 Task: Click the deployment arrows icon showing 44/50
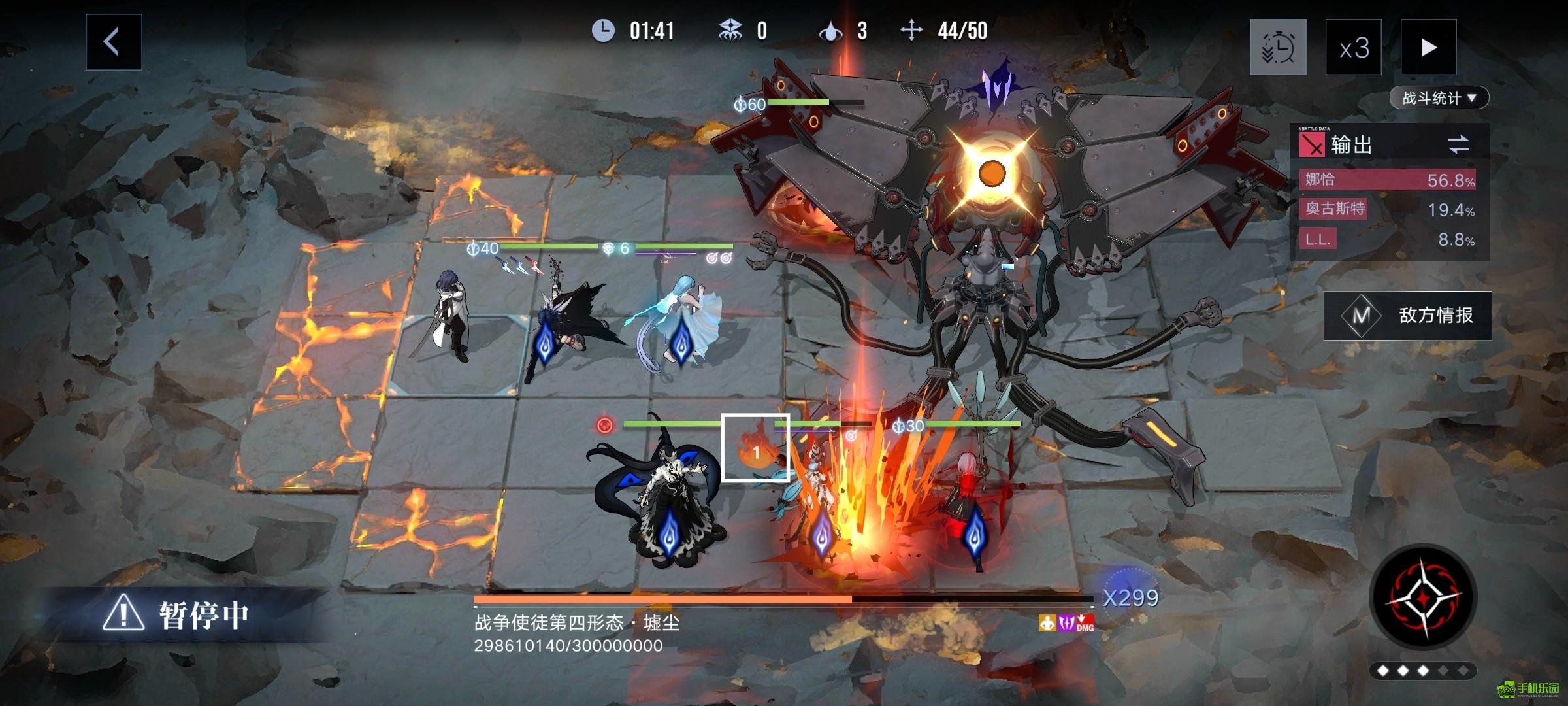click(x=911, y=29)
